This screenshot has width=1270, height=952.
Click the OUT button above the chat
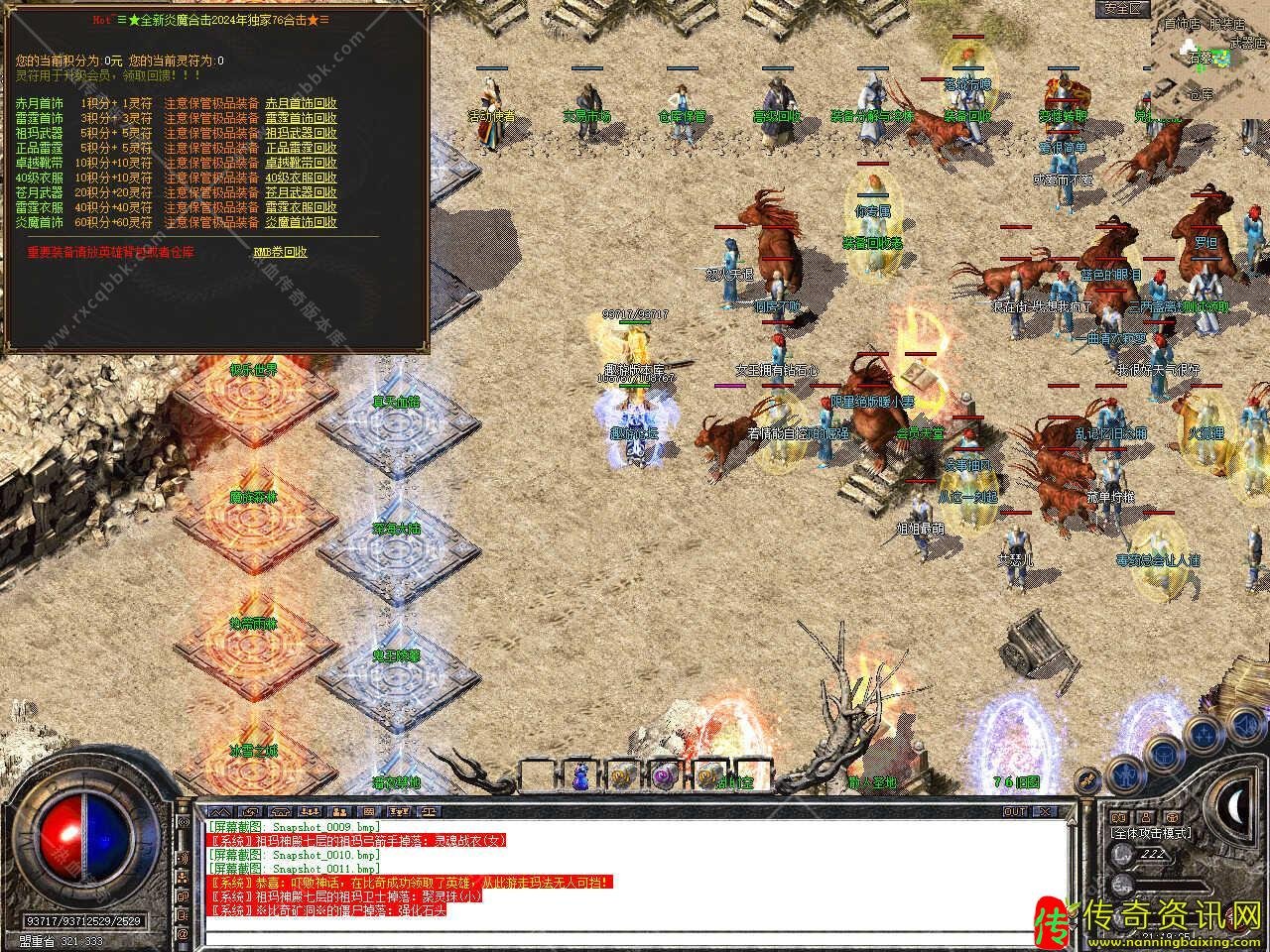click(1014, 811)
